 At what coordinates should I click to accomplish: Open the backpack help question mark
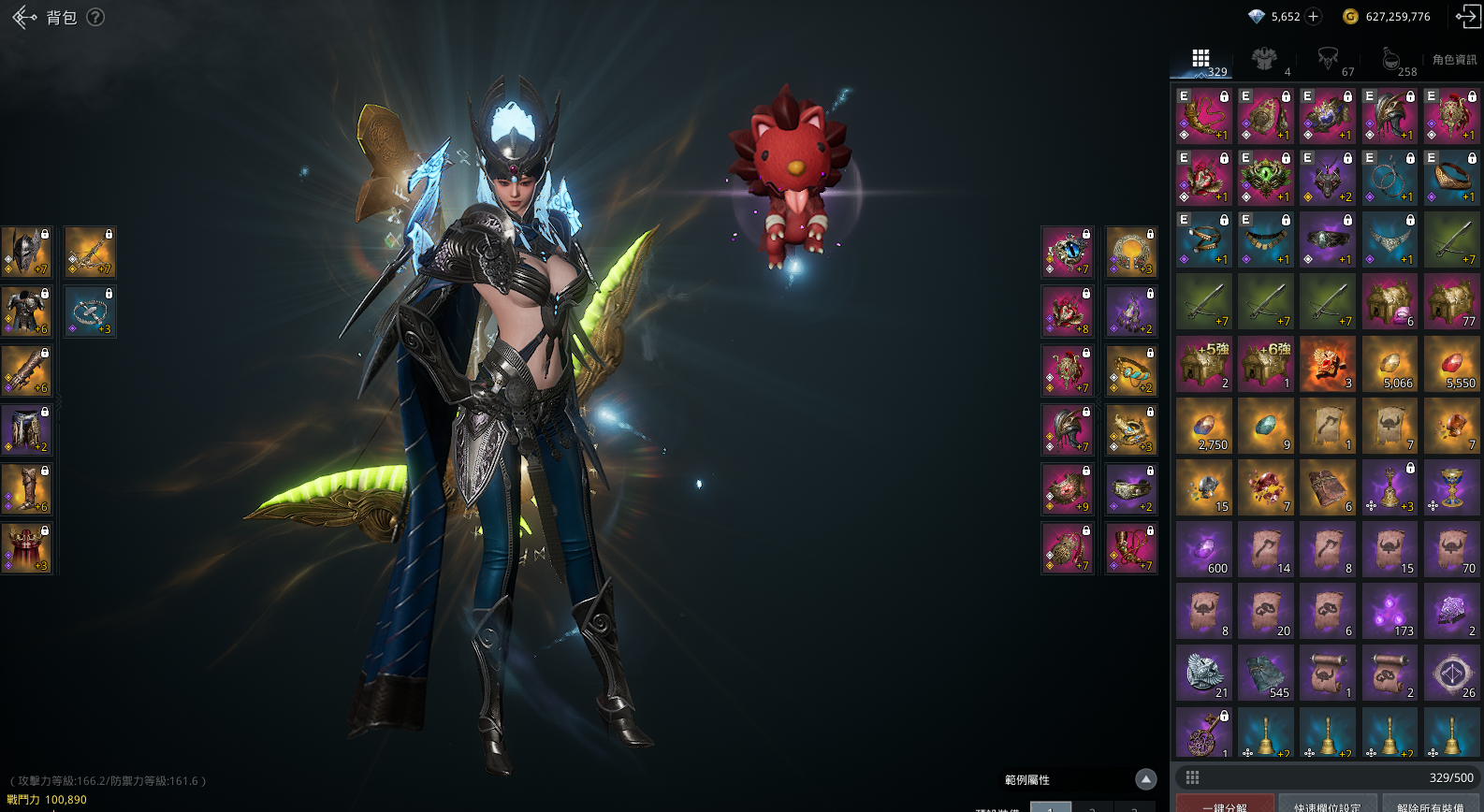click(95, 17)
